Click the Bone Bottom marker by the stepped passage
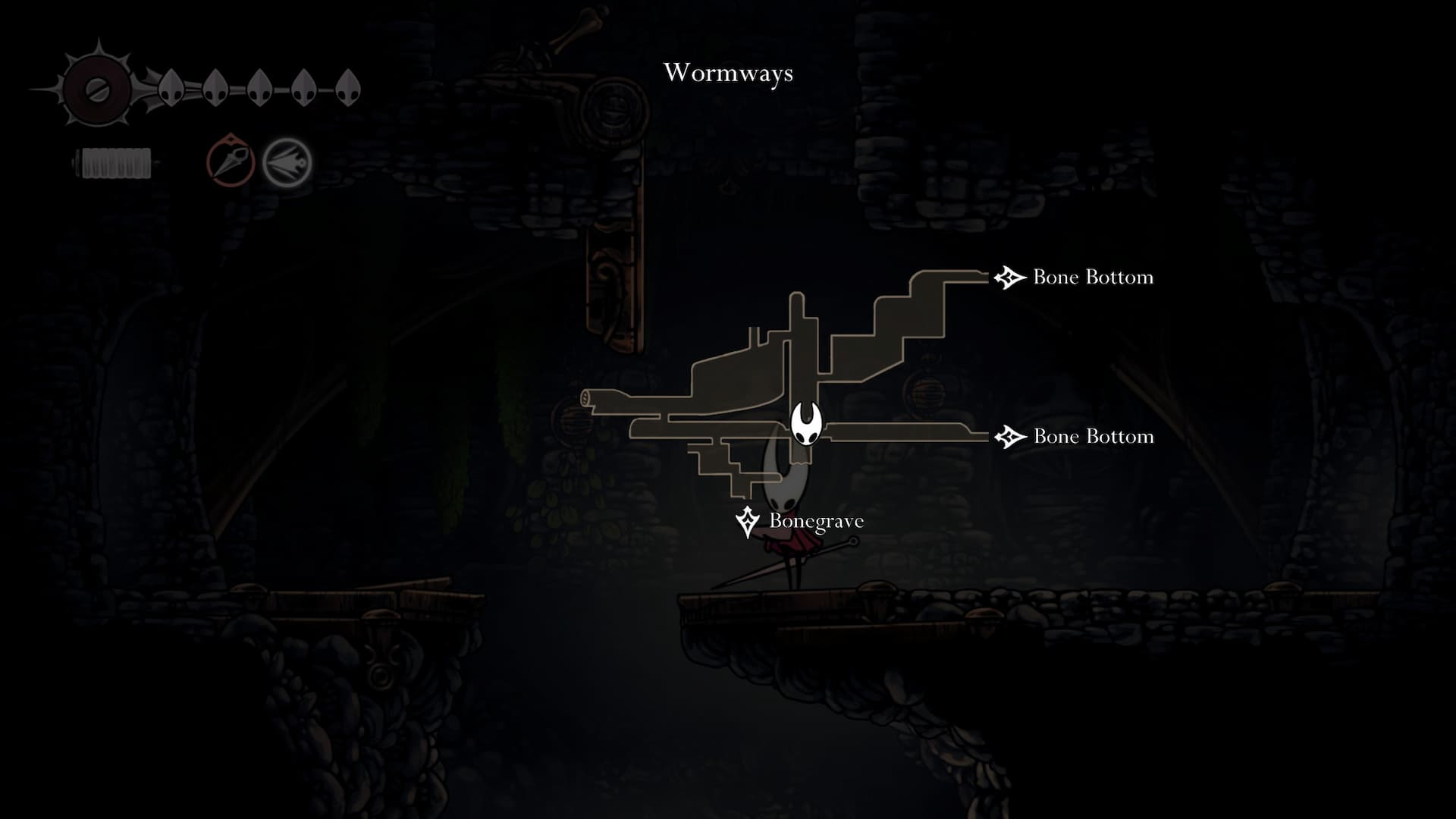 [1009, 278]
